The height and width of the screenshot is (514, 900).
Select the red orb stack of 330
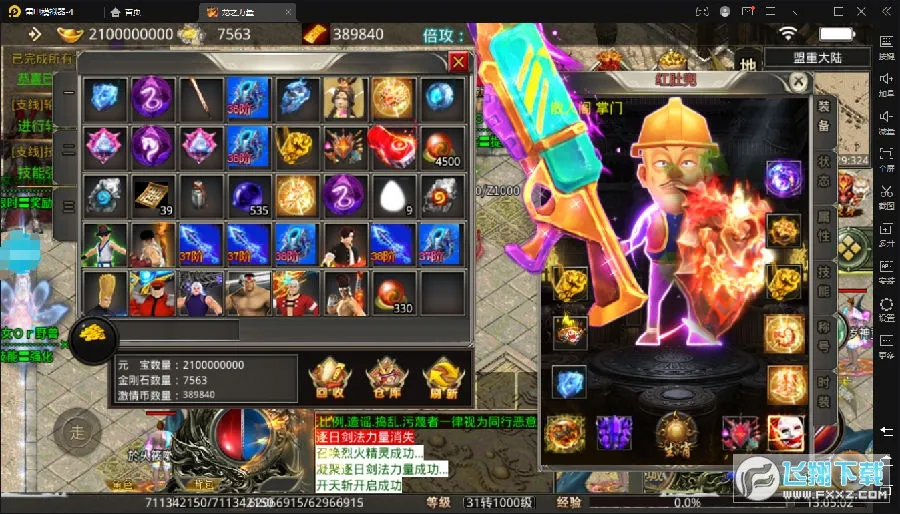pos(393,291)
